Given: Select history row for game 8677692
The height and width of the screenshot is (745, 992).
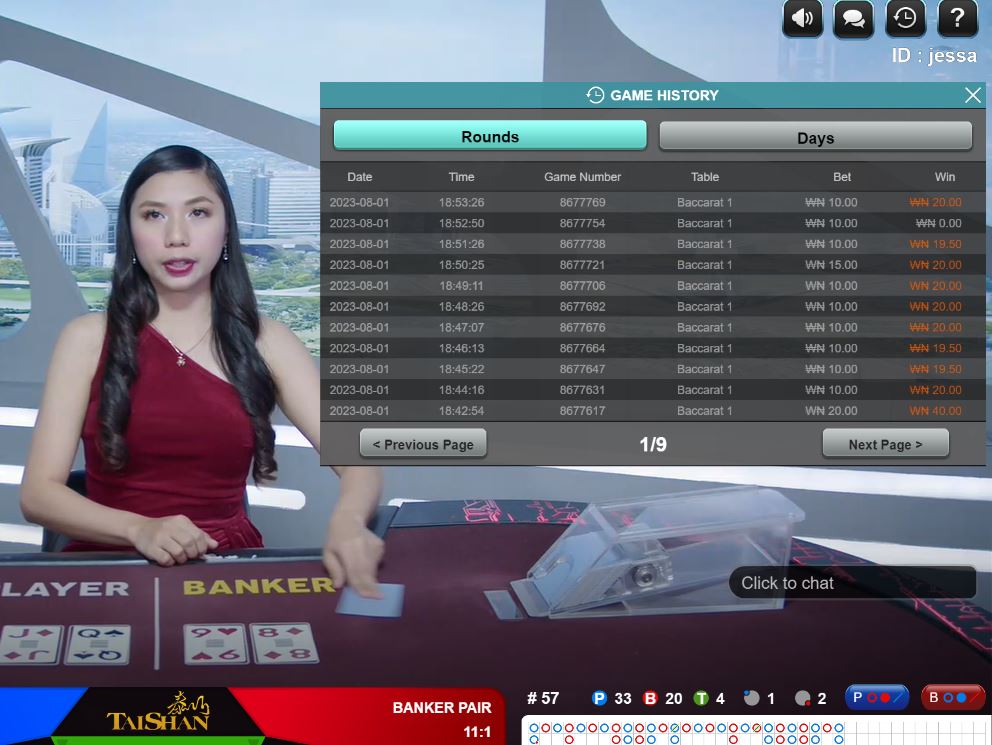Looking at the screenshot, I should [x=582, y=307].
